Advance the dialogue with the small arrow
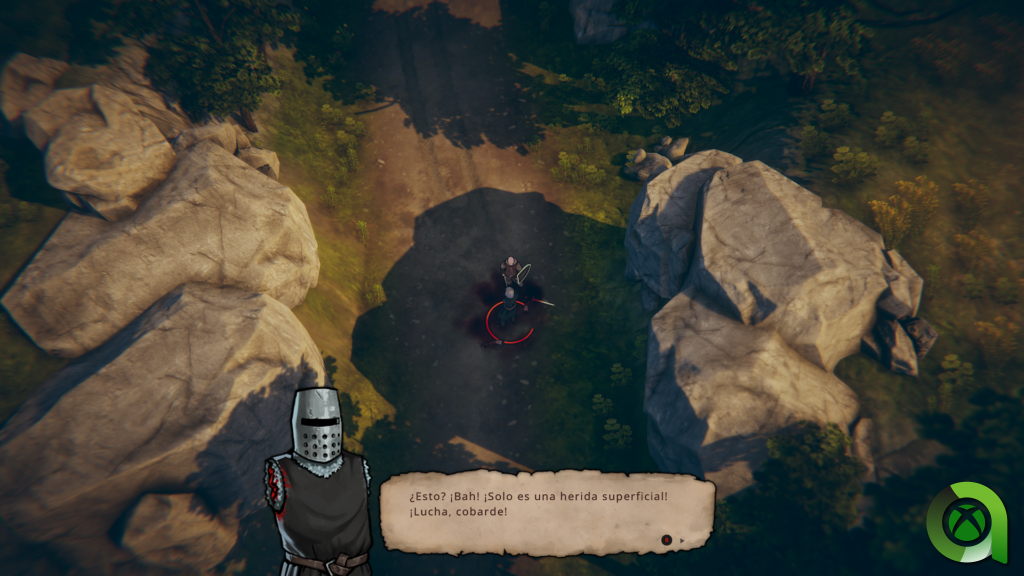This screenshot has width=1024, height=576. (682, 541)
